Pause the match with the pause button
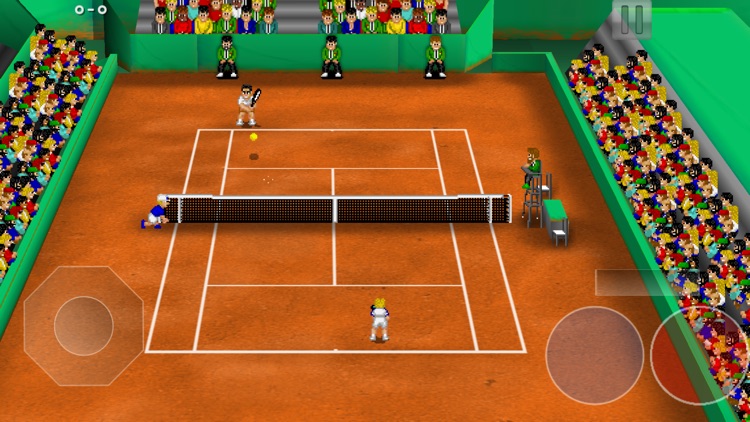This screenshot has width=750, height=422. pyautogui.click(x=632, y=18)
